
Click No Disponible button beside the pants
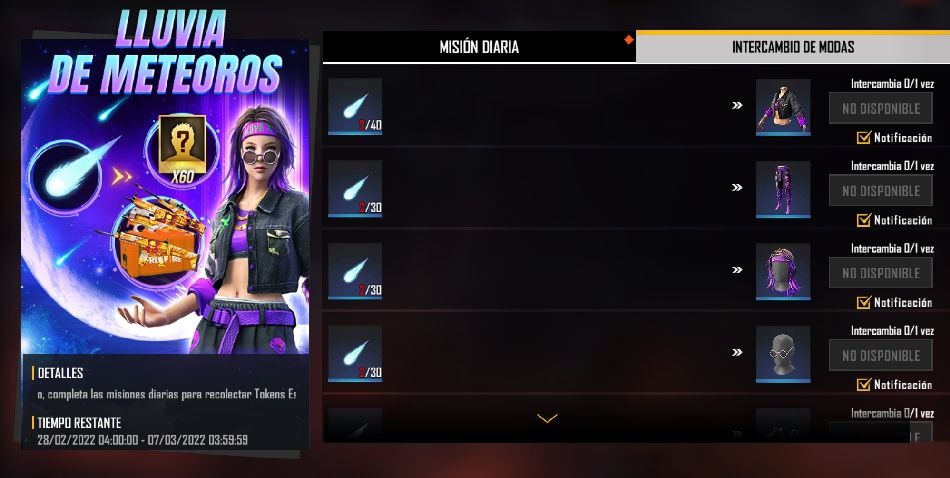(880, 190)
